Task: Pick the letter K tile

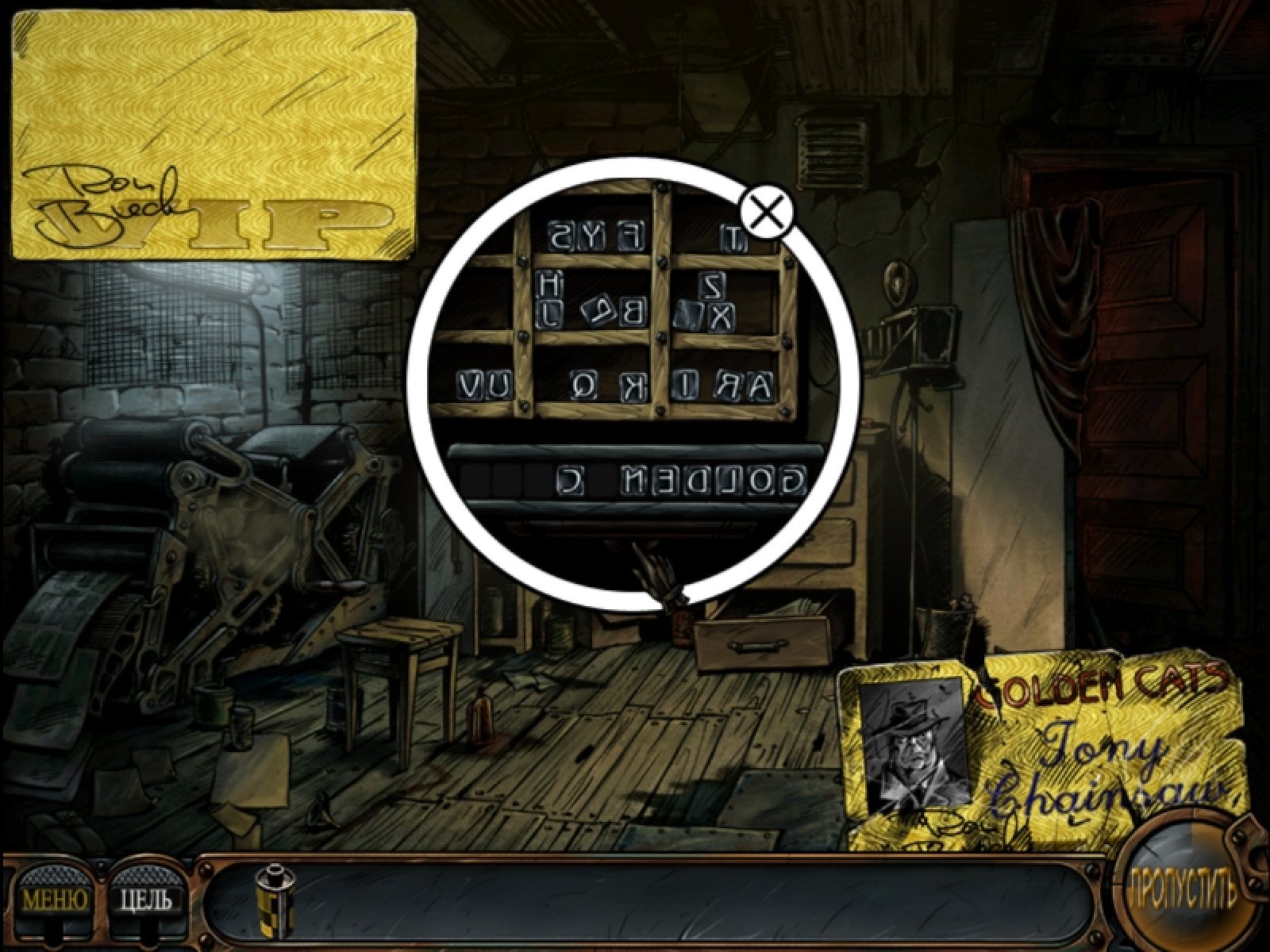Action: point(634,386)
